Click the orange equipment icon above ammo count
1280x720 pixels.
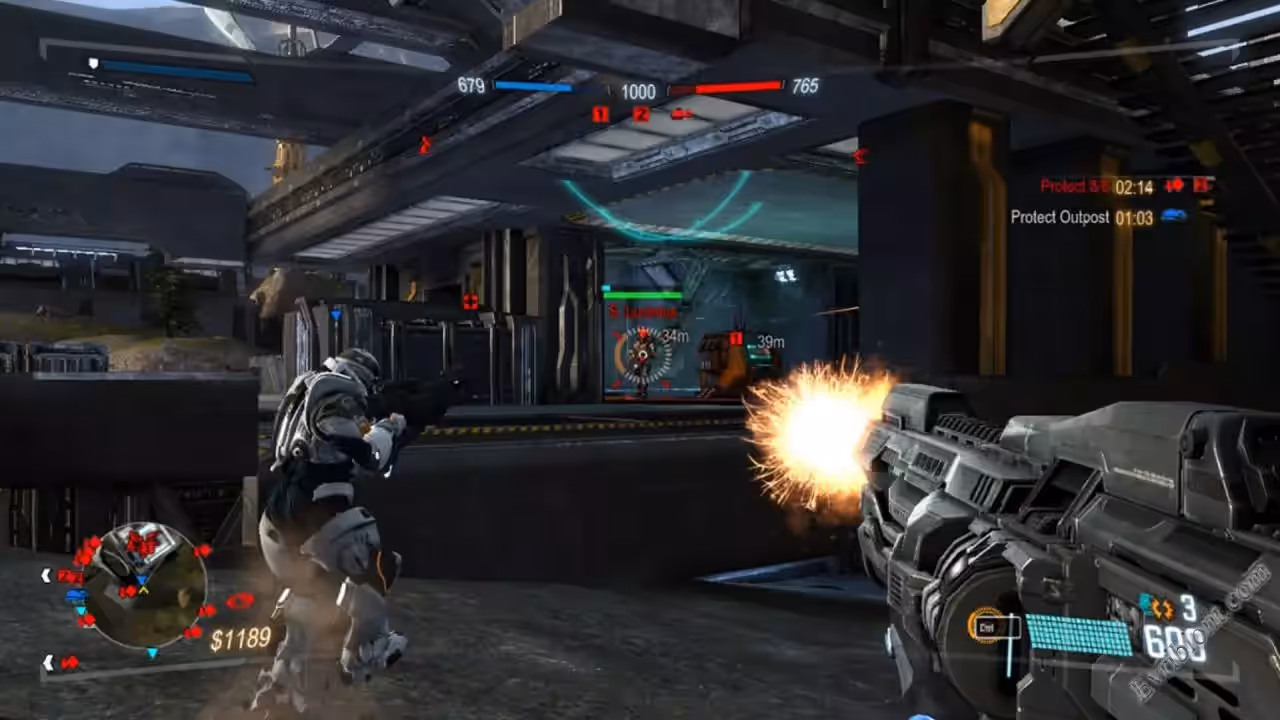1162,608
